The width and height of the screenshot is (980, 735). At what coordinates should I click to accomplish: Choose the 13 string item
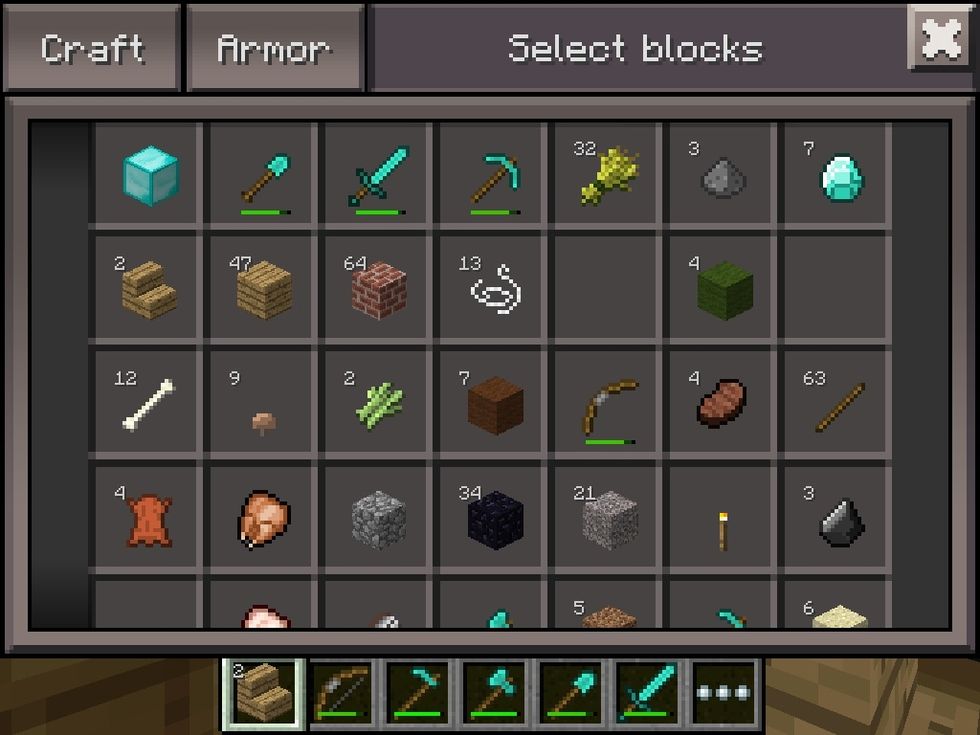494,289
